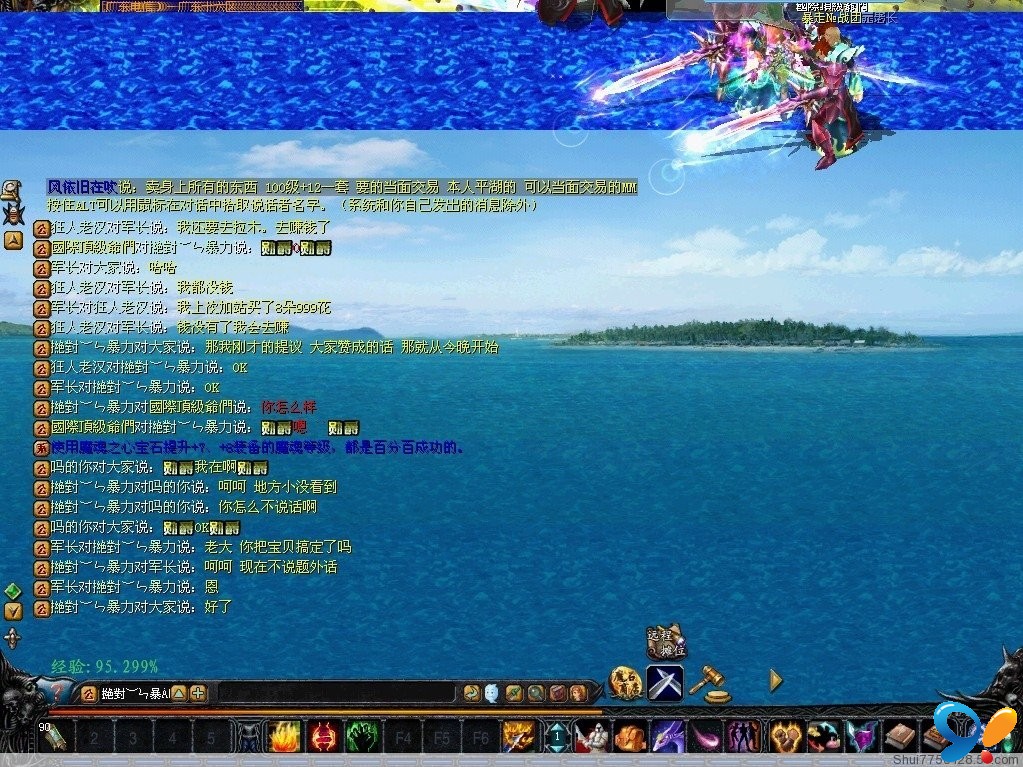Select the red demon mask skill

tap(322, 738)
